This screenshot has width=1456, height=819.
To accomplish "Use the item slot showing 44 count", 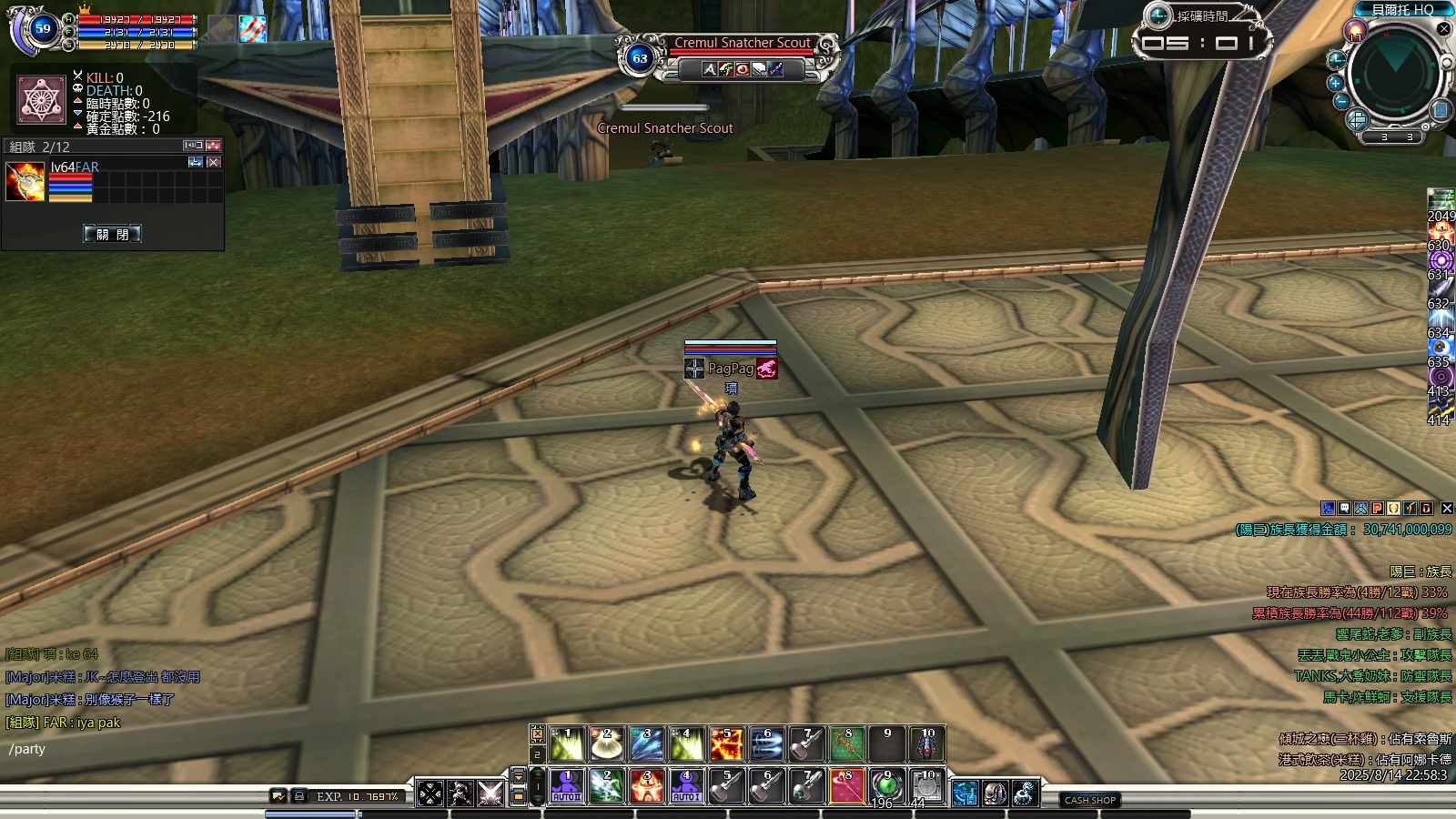I will [x=926, y=786].
